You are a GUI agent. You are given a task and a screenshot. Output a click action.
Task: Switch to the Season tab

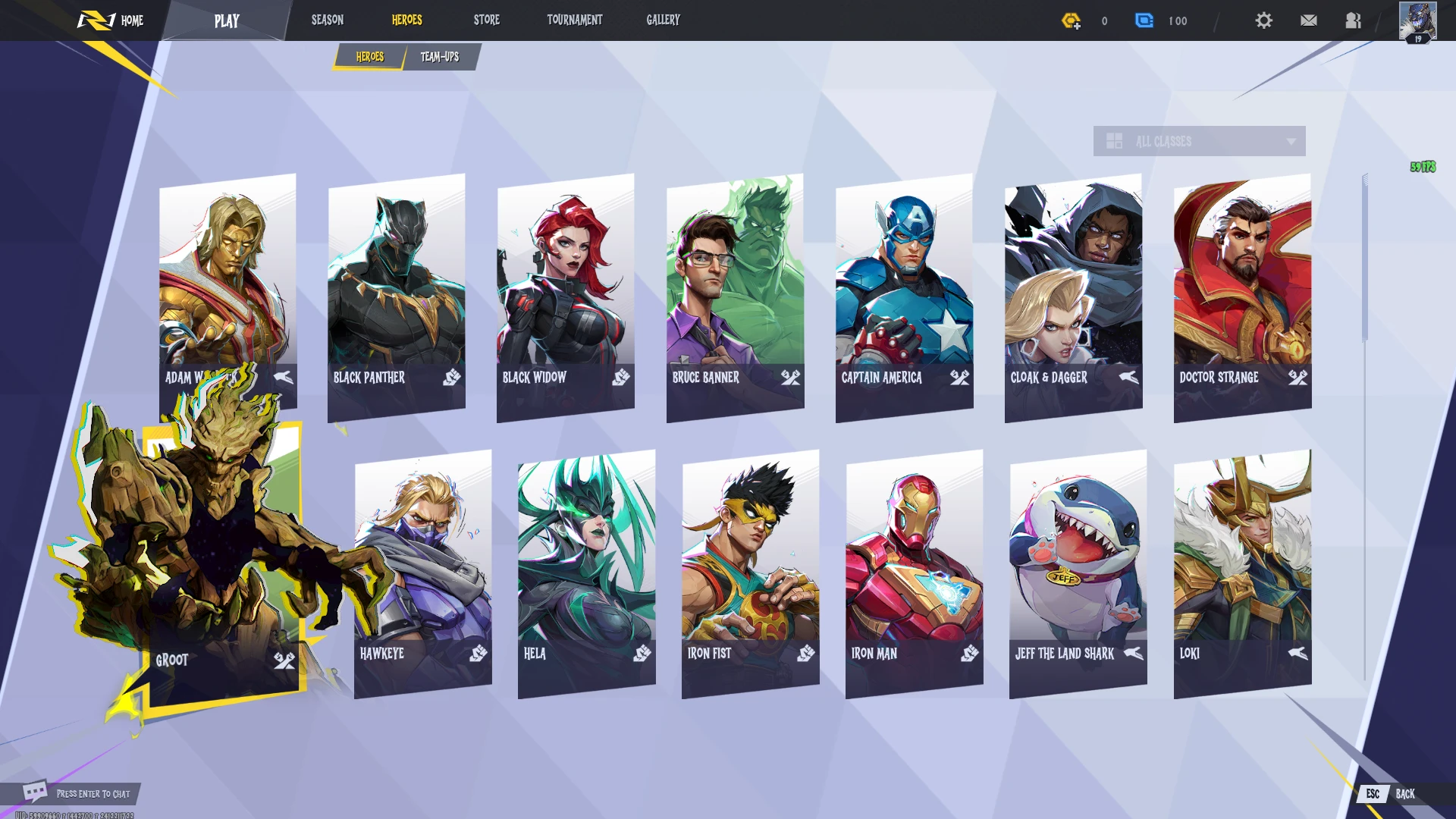(x=328, y=20)
